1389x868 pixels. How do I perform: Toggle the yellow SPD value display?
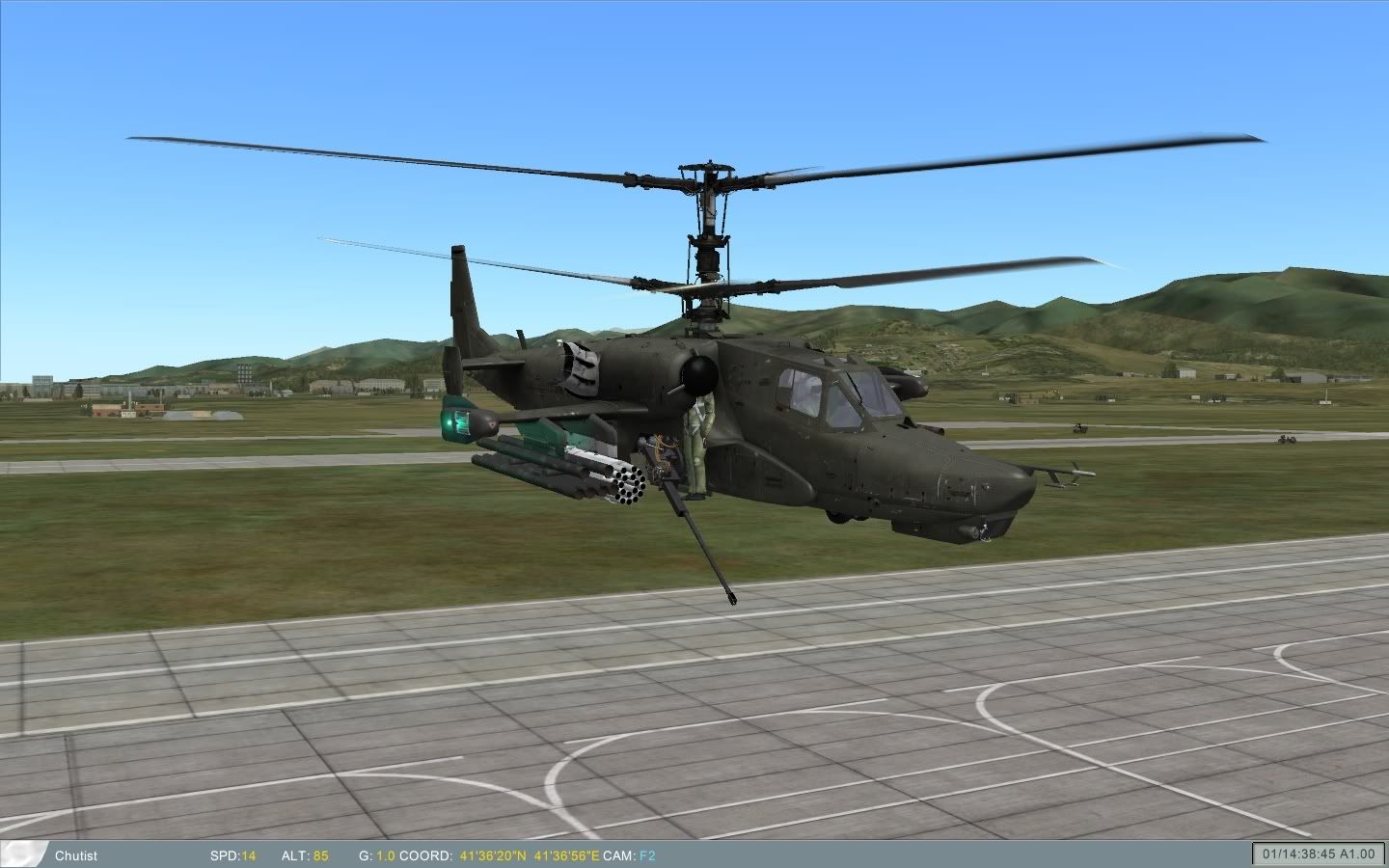pyautogui.click(x=248, y=855)
